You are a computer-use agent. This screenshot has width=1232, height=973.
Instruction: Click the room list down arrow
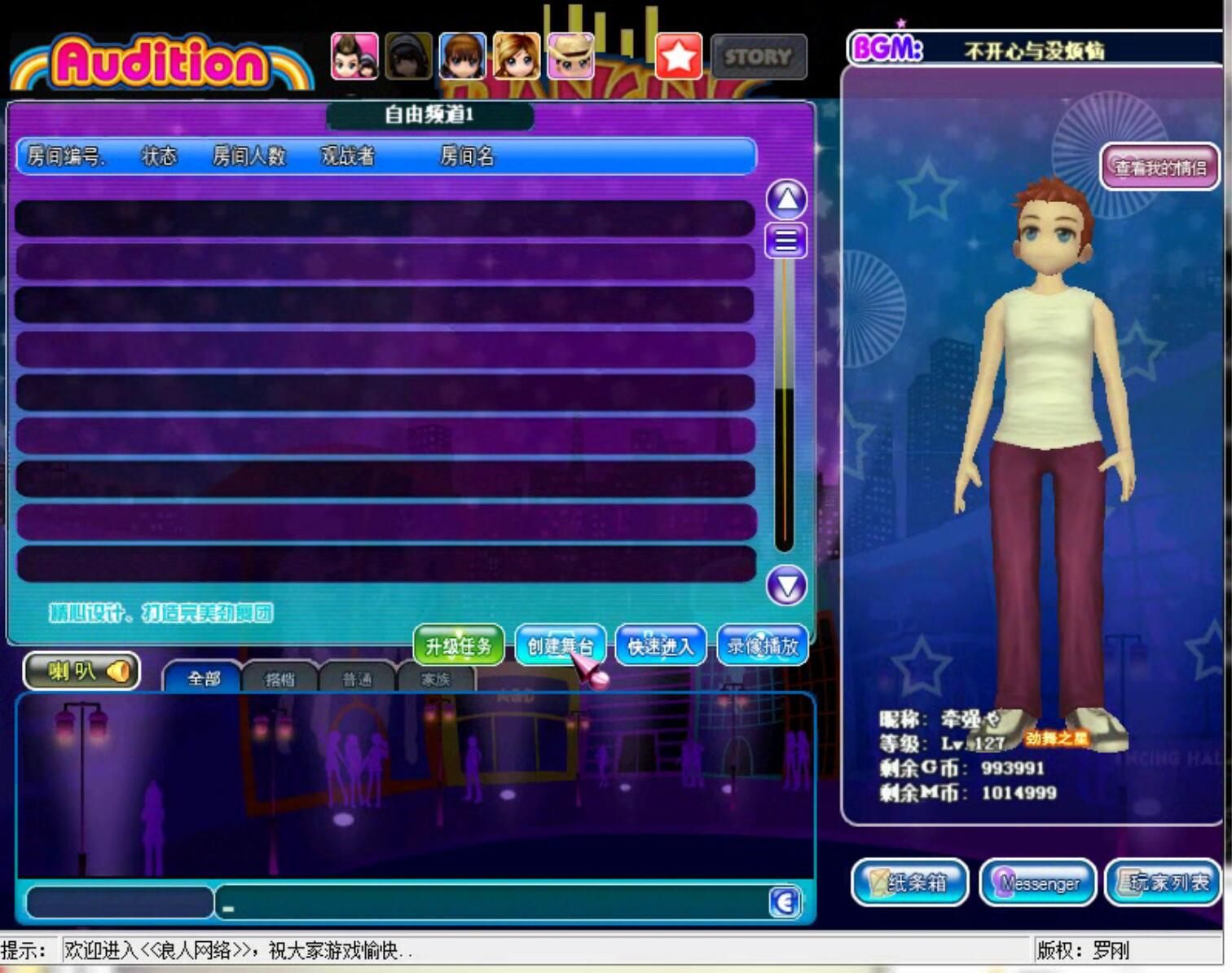point(786,586)
